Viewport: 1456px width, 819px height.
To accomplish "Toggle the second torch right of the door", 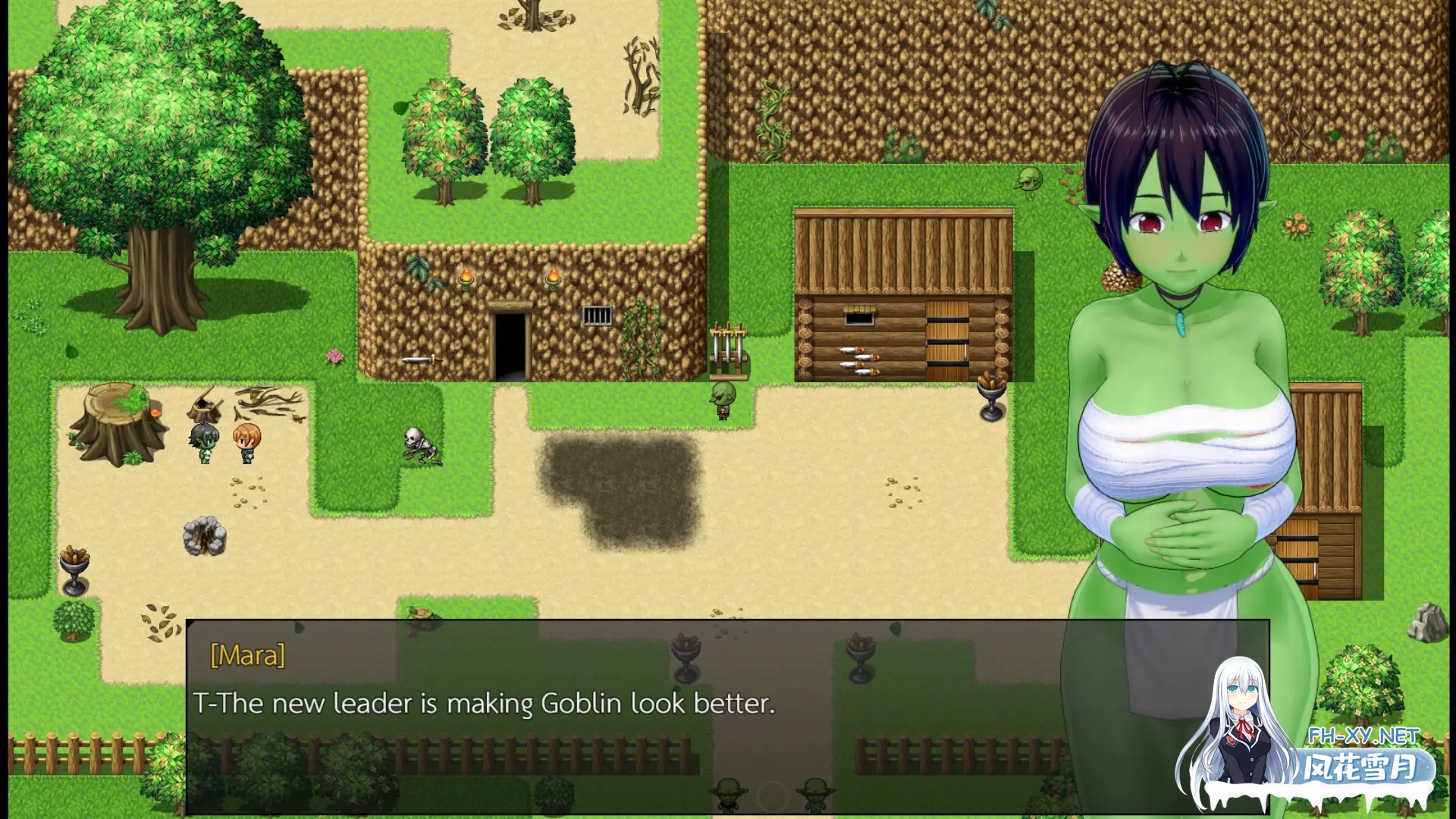I will (x=553, y=277).
